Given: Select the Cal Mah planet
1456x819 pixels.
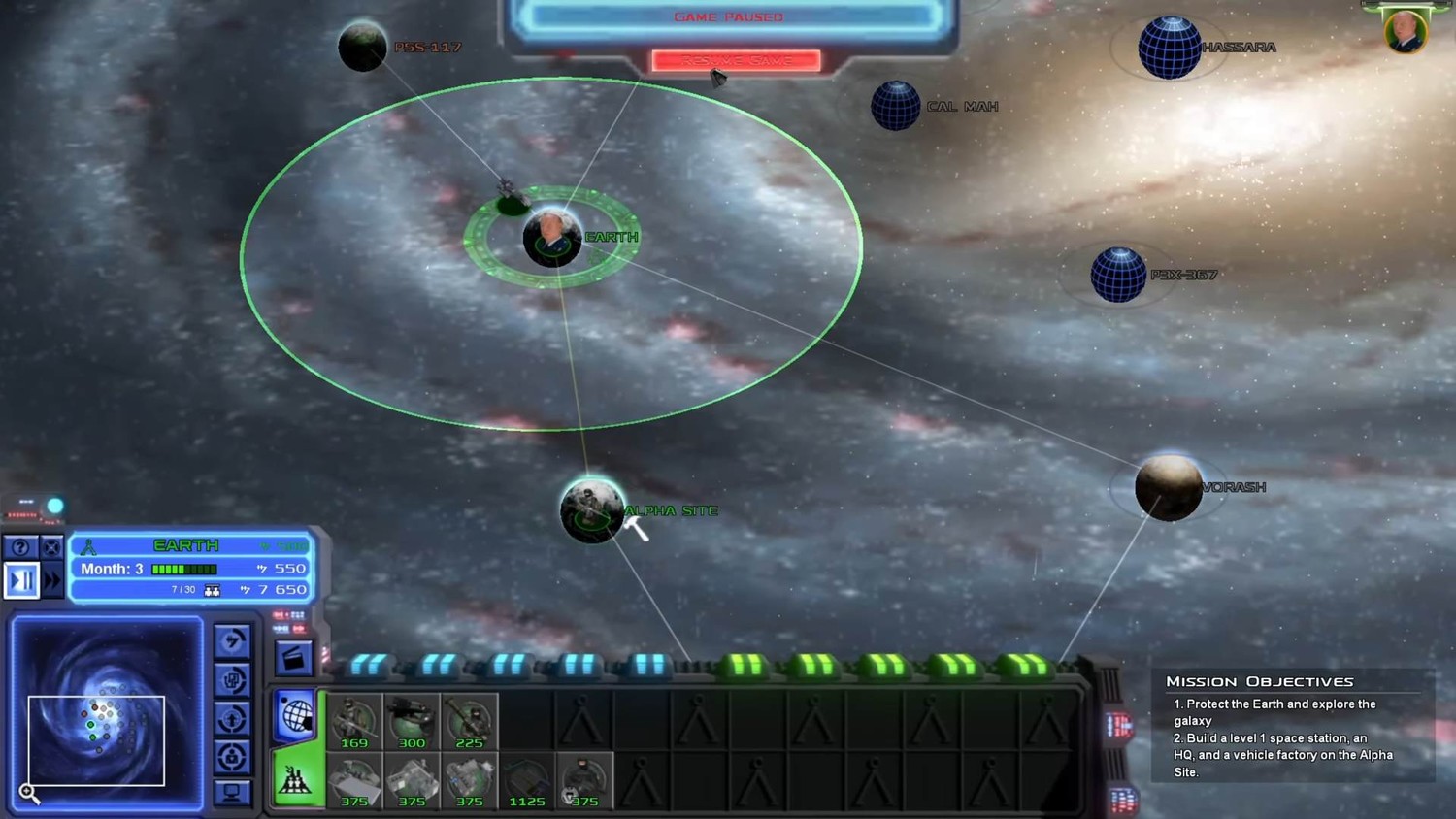Looking at the screenshot, I should click(895, 106).
